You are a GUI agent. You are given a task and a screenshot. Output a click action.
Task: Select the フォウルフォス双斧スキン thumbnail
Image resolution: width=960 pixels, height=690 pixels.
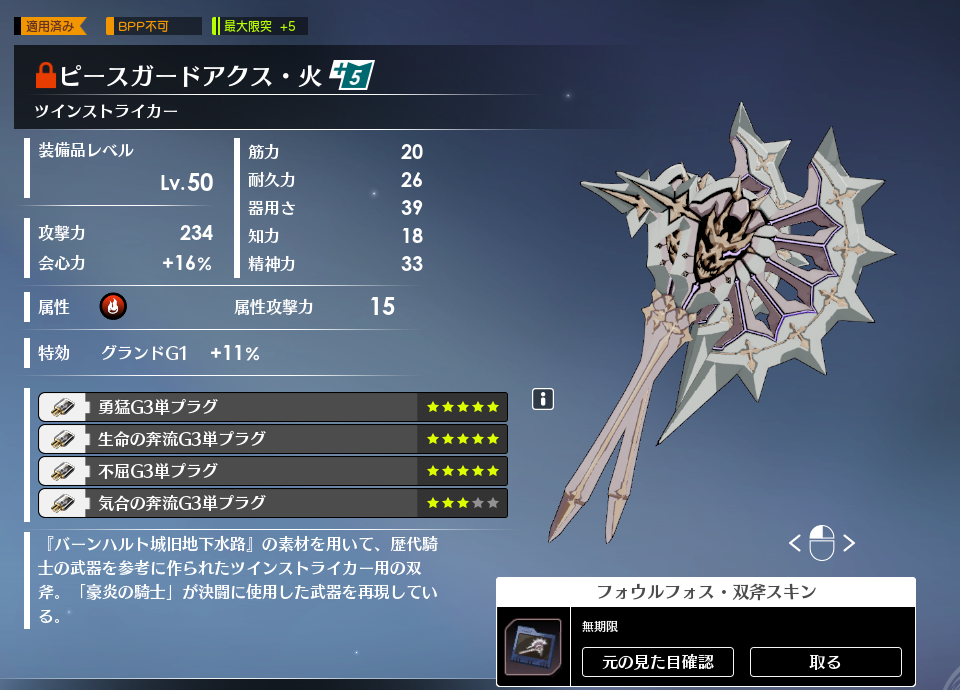pyautogui.click(x=533, y=646)
